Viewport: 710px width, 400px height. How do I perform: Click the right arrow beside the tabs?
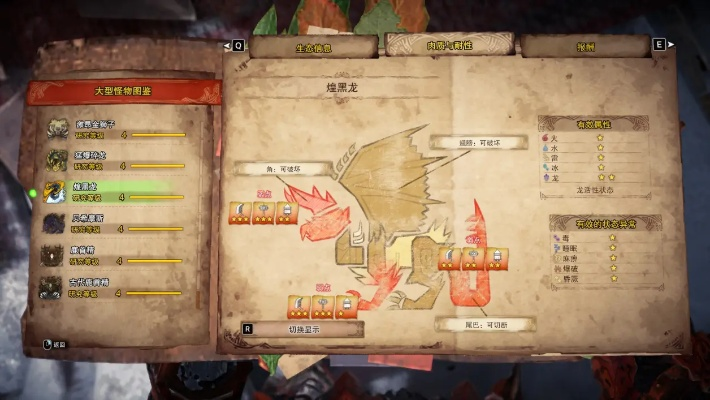click(660, 45)
